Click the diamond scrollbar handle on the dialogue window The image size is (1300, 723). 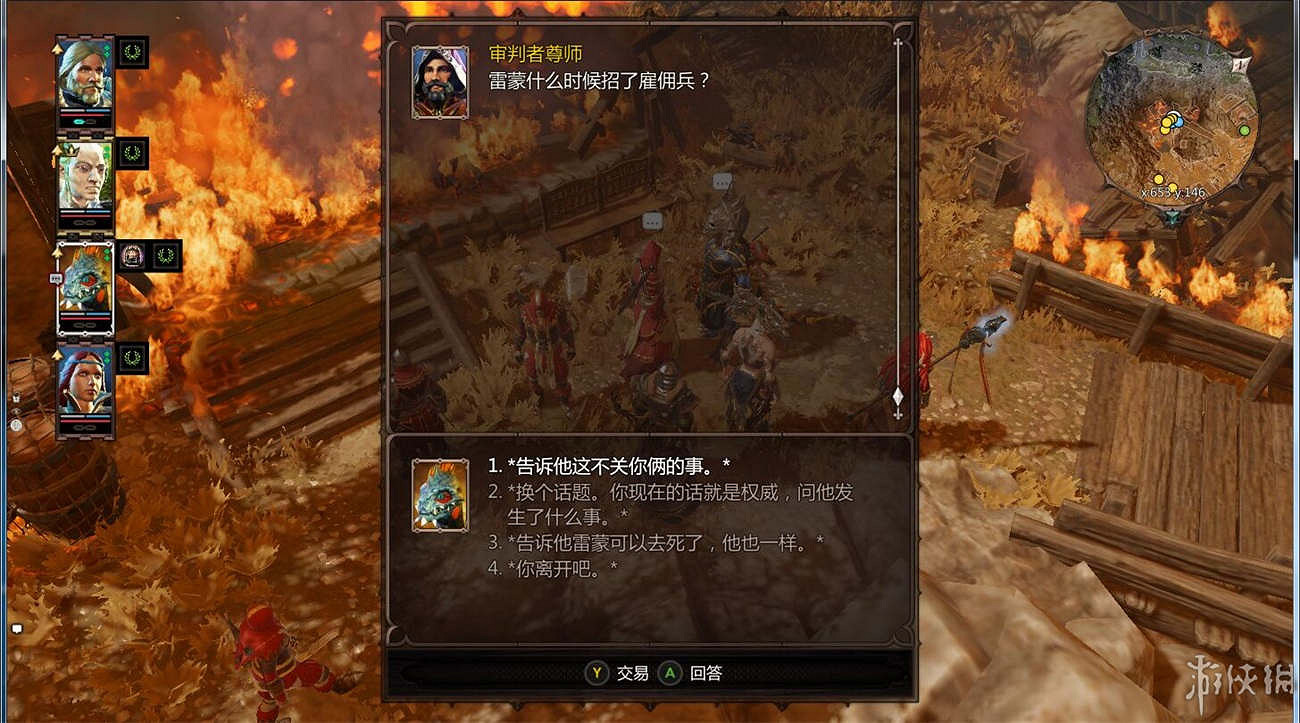tap(897, 397)
